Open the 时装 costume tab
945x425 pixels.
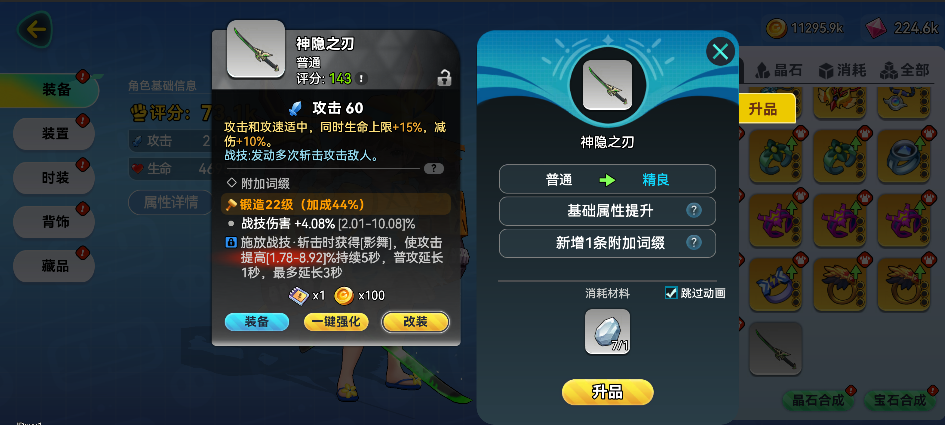[54, 177]
